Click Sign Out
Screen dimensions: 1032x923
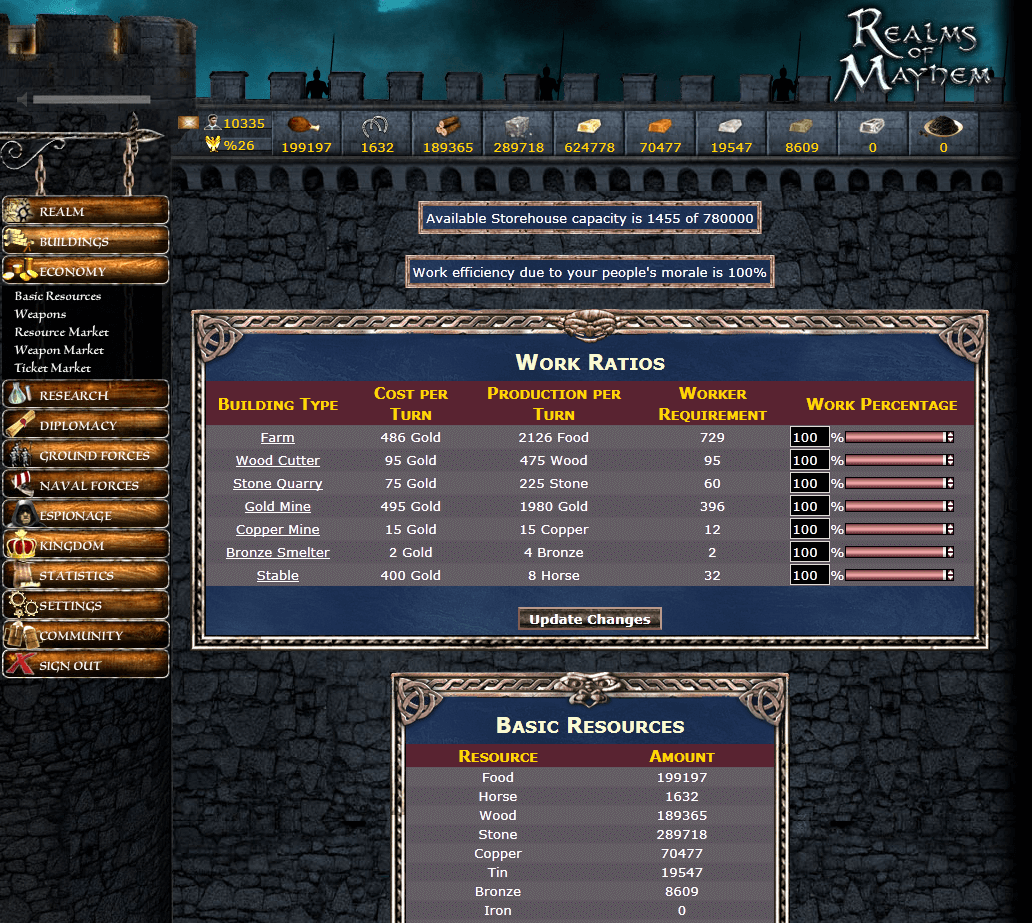(85, 665)
